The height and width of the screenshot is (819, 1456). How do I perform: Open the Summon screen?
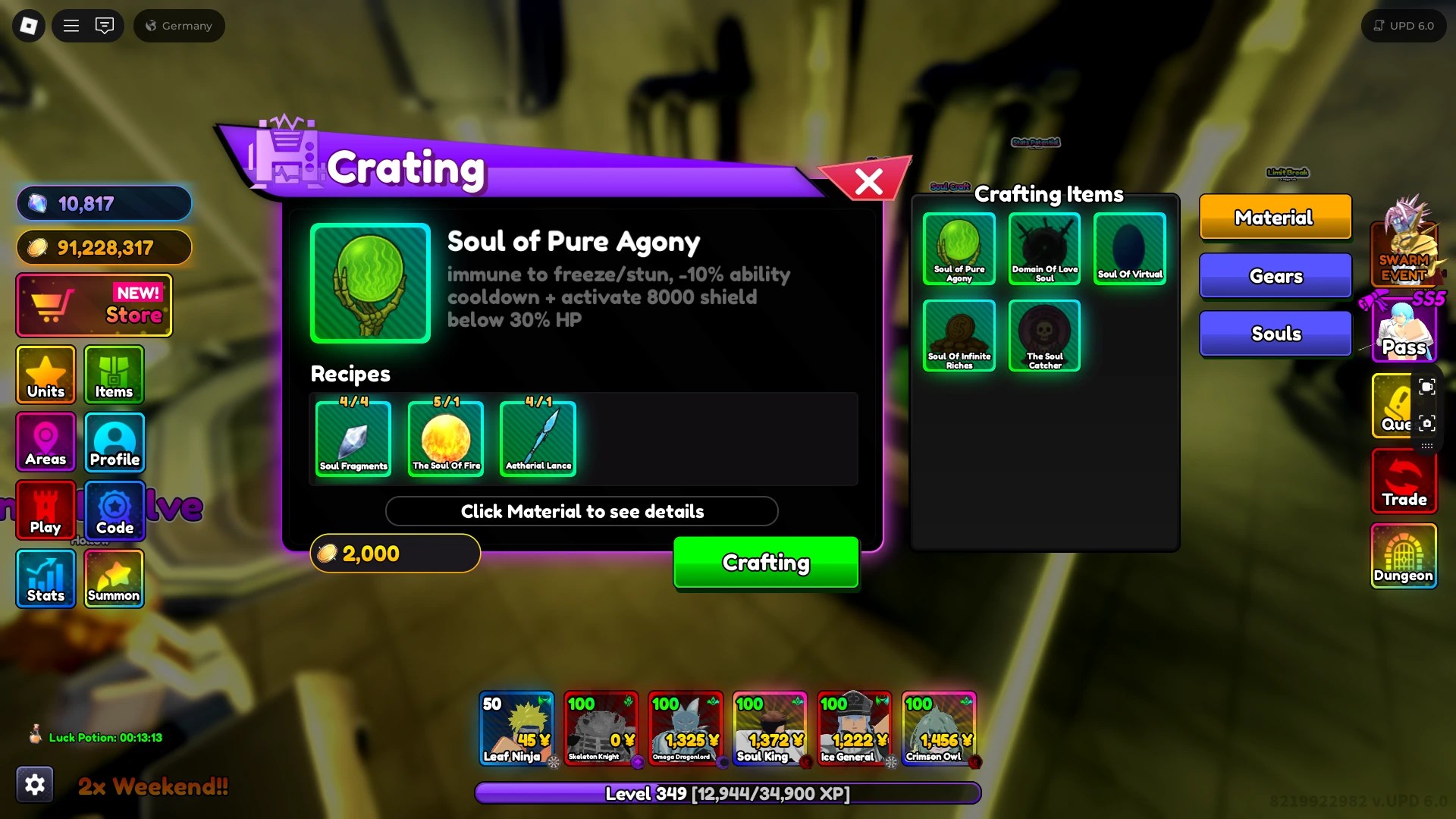point(114,579)
